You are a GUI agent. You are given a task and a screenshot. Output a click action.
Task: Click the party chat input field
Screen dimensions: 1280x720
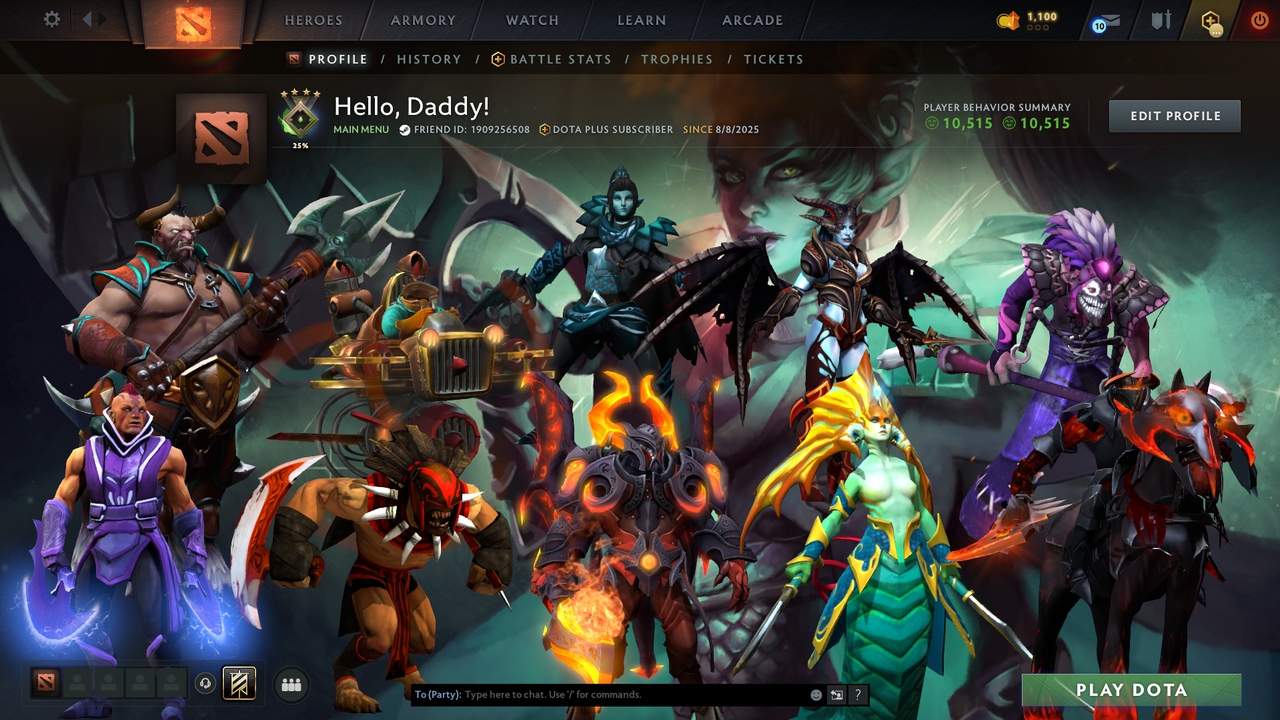tap(600, 694)
